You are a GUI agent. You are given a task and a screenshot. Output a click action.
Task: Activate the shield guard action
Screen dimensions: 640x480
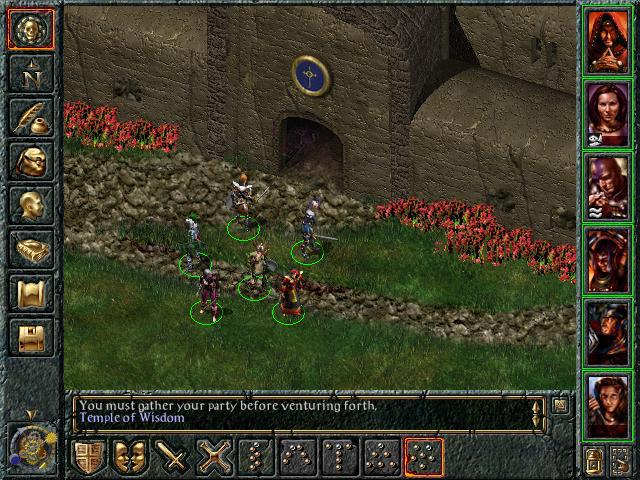pyautogui.click(x=90, y=458)
